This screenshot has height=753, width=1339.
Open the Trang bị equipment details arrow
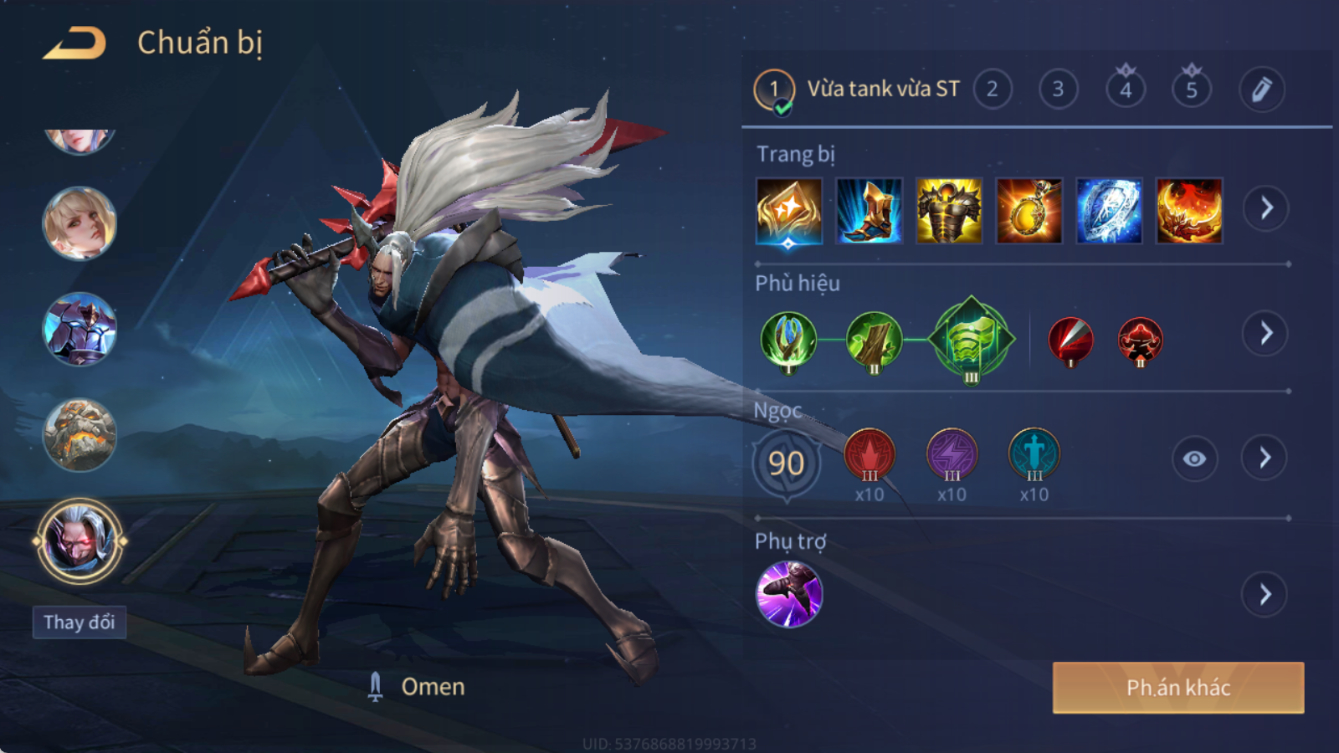(x=1265, y=208)
